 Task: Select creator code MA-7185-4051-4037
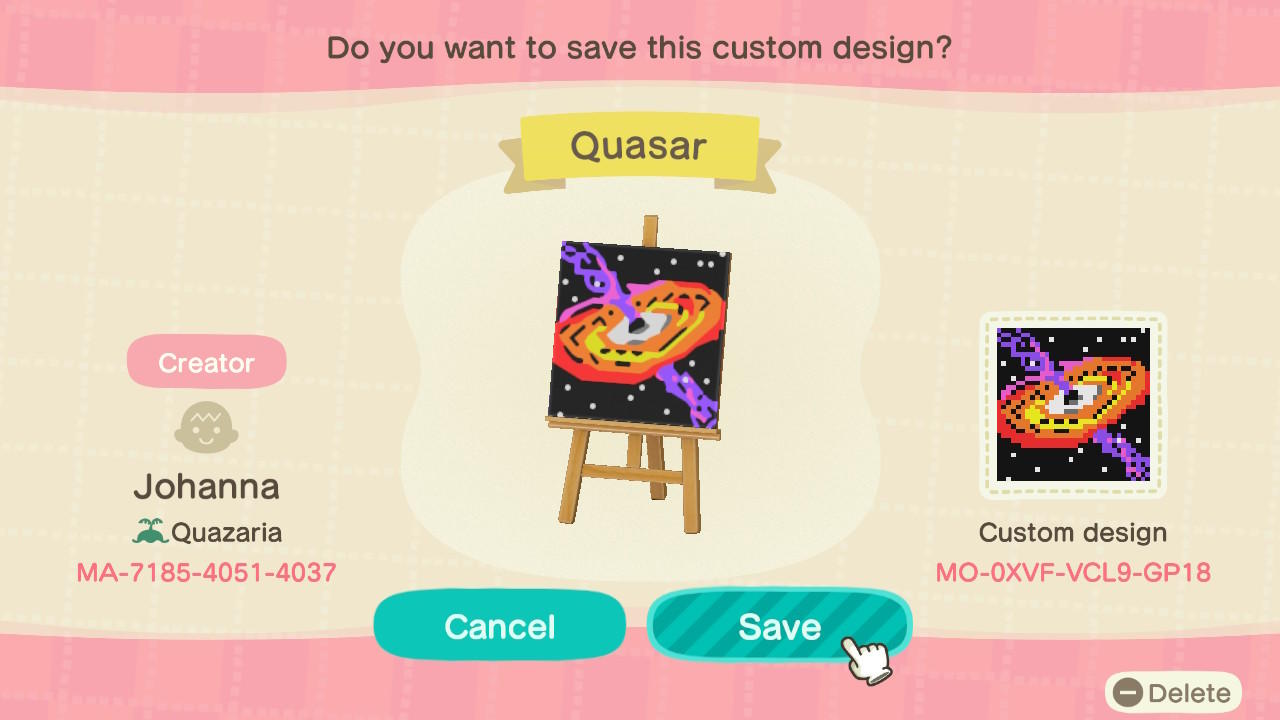click(x=206, y=572)
